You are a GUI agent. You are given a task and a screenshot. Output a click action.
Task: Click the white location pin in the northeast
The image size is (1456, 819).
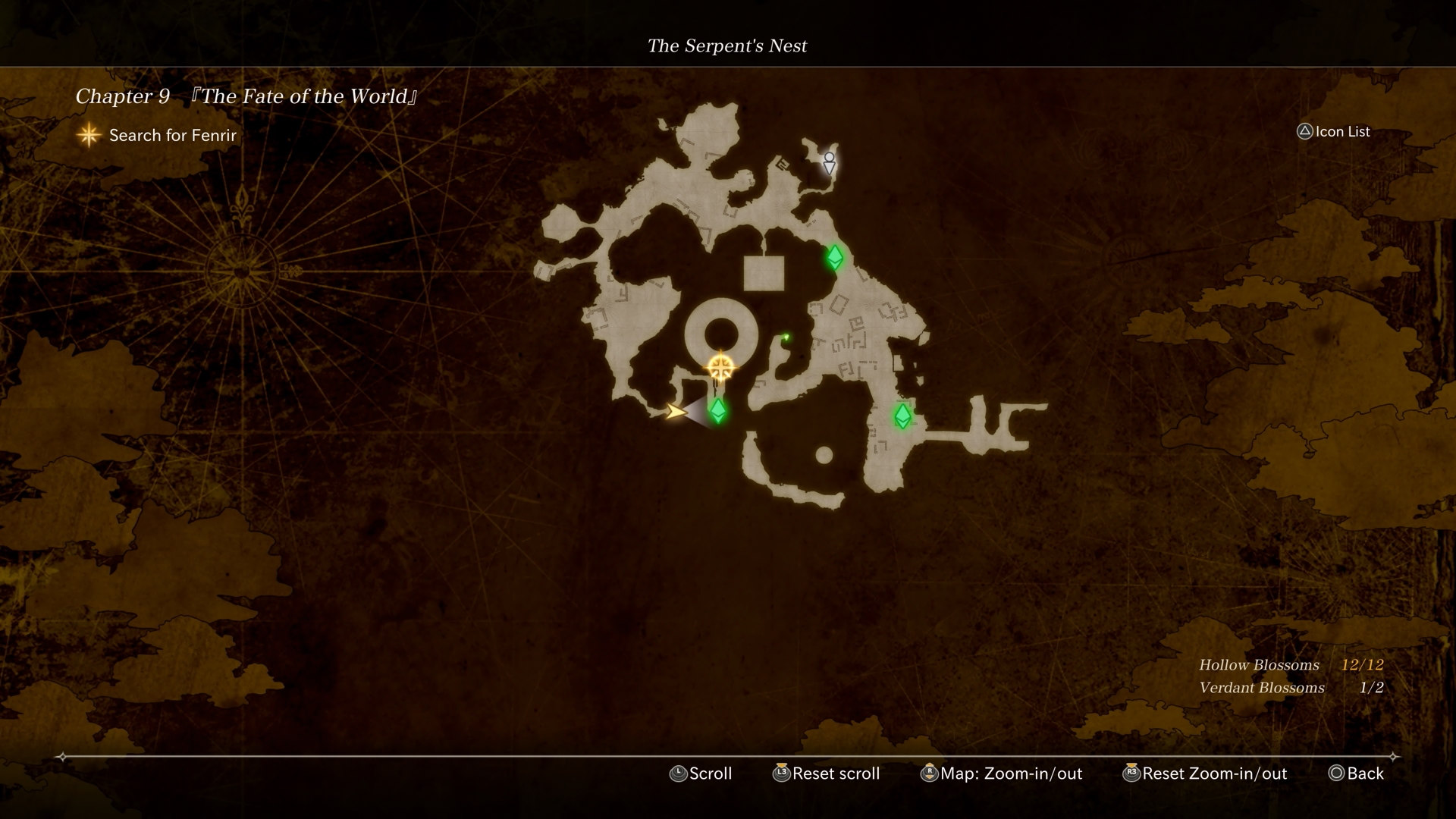pos(829,163)
